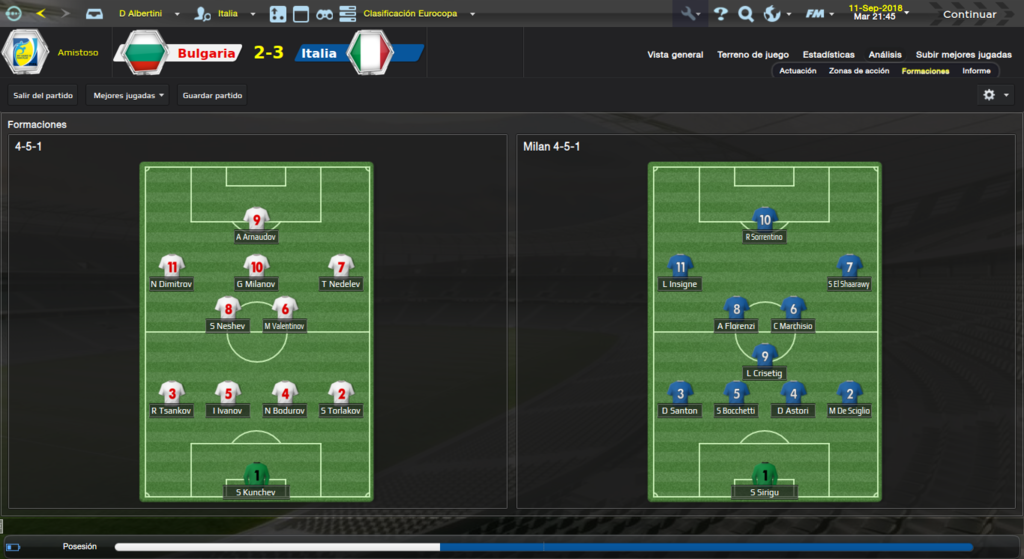Screen dimensions: 1024x559
Task: Open the Informe sub-tab
Action: (x=976, y=71)
